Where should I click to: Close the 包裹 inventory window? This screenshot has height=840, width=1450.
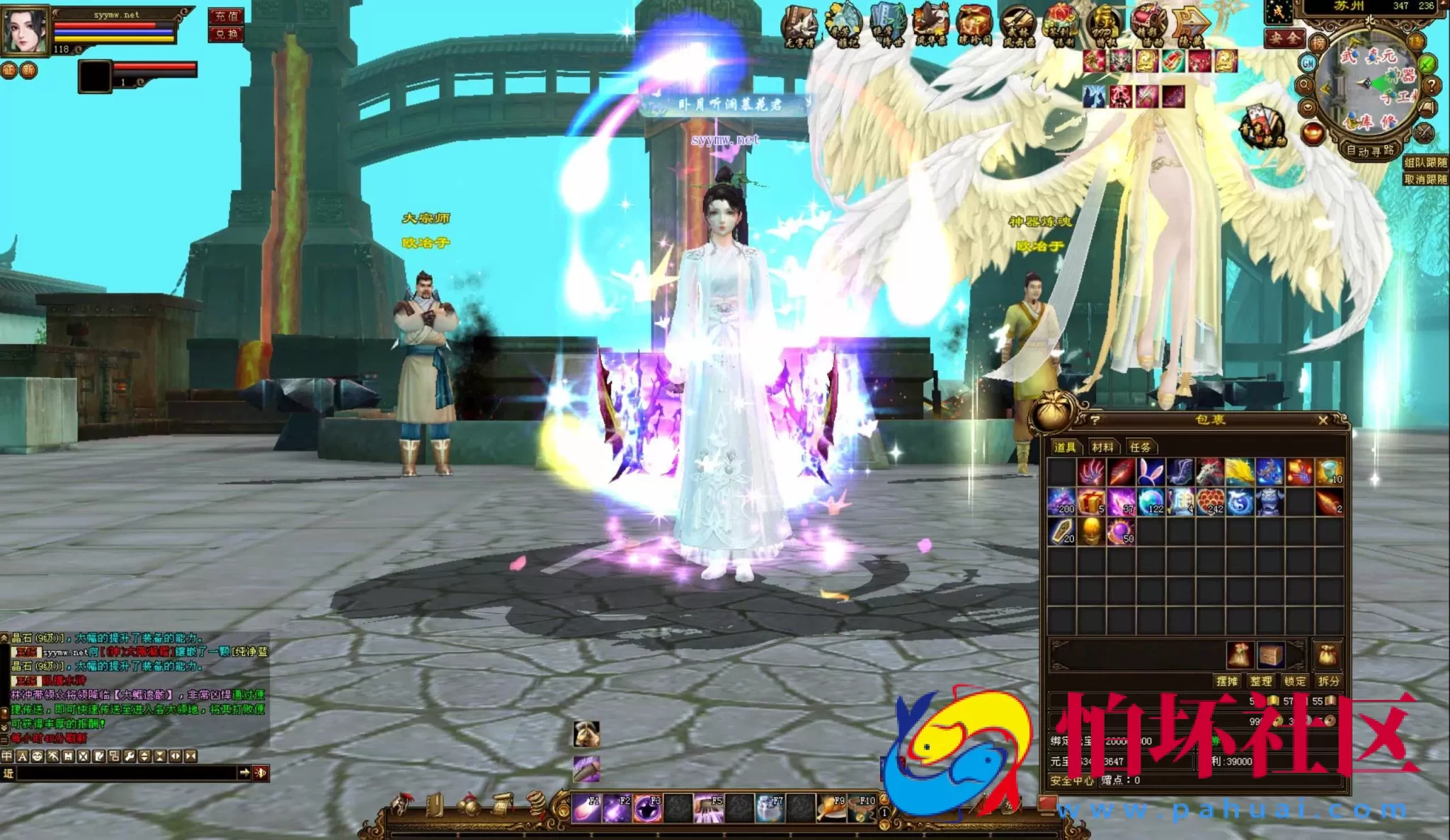[1323, 420]
